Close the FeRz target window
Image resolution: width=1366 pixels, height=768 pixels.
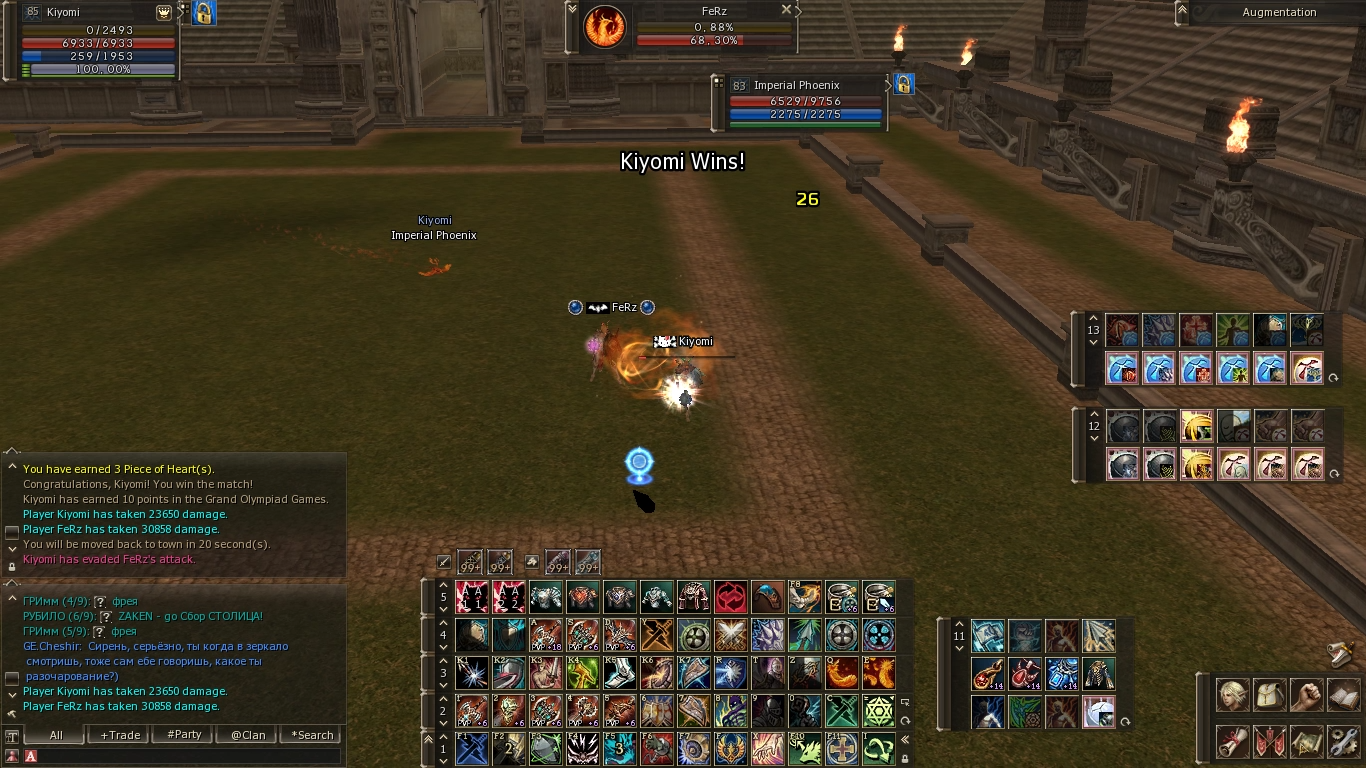pyautogui.click(x=786, y=10)
